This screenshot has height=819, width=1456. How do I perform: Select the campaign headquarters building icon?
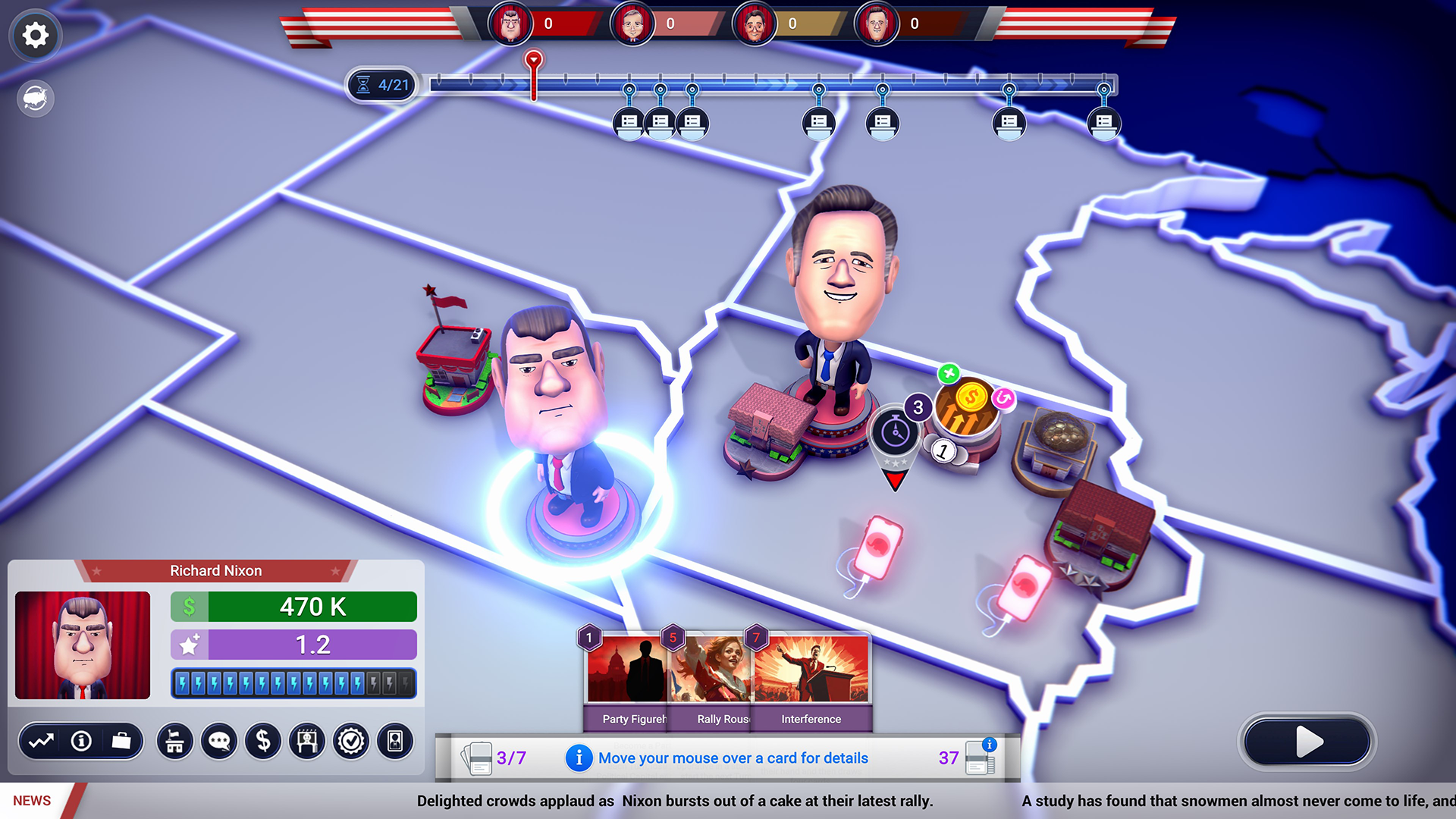click(x=174, y=742)
